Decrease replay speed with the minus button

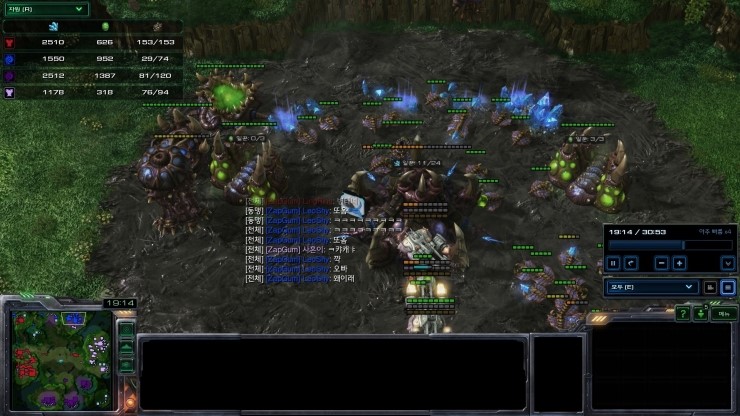pos(661,263)
